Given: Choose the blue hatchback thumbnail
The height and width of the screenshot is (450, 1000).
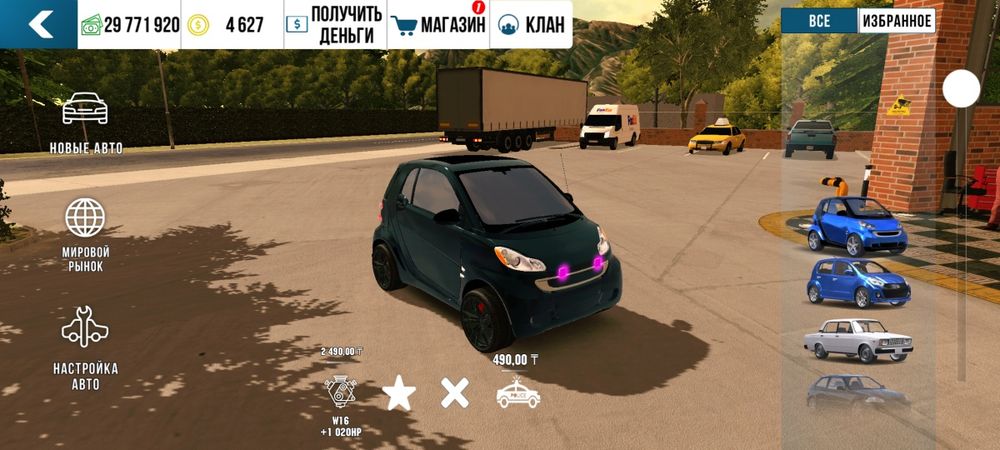Looking at the screenshot, I should tap(858, 282).
